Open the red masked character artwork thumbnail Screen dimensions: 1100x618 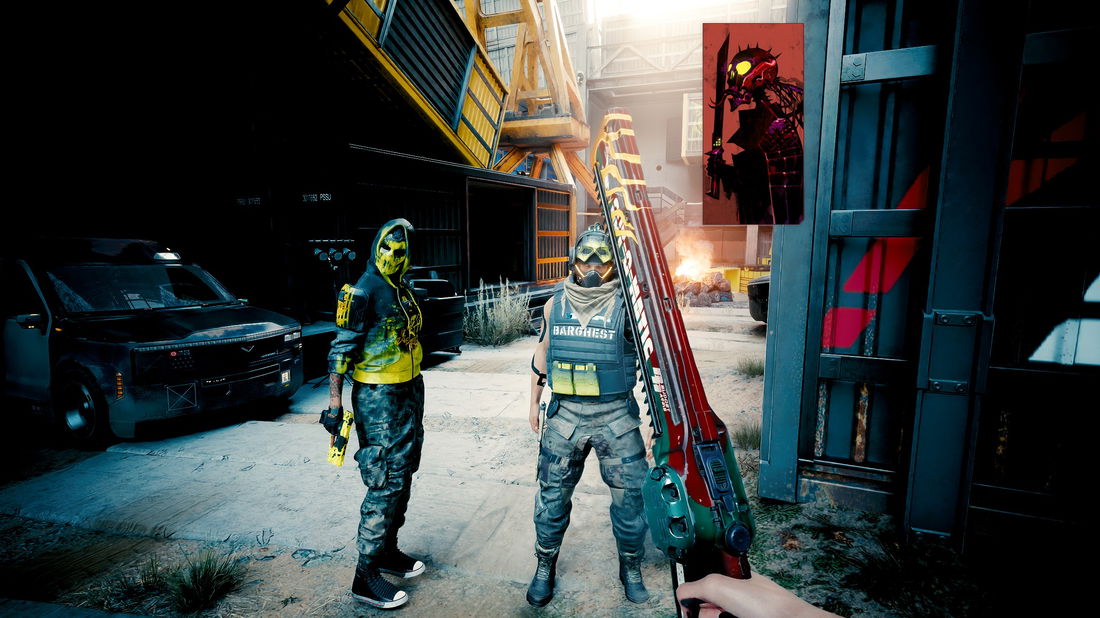tap(753, 123)
